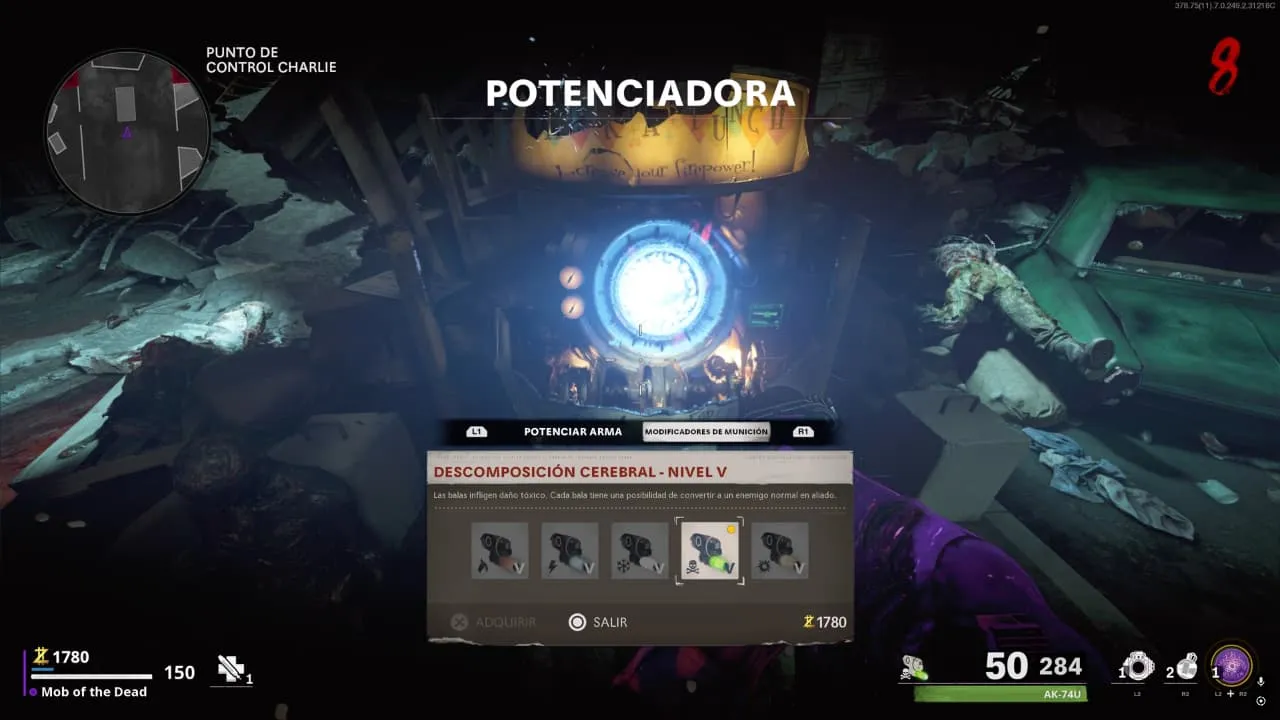Screen dimensions: 1280x720
Task: Toggle the microphone icon
Action: pyautogui.click(x=1261, y=681)
